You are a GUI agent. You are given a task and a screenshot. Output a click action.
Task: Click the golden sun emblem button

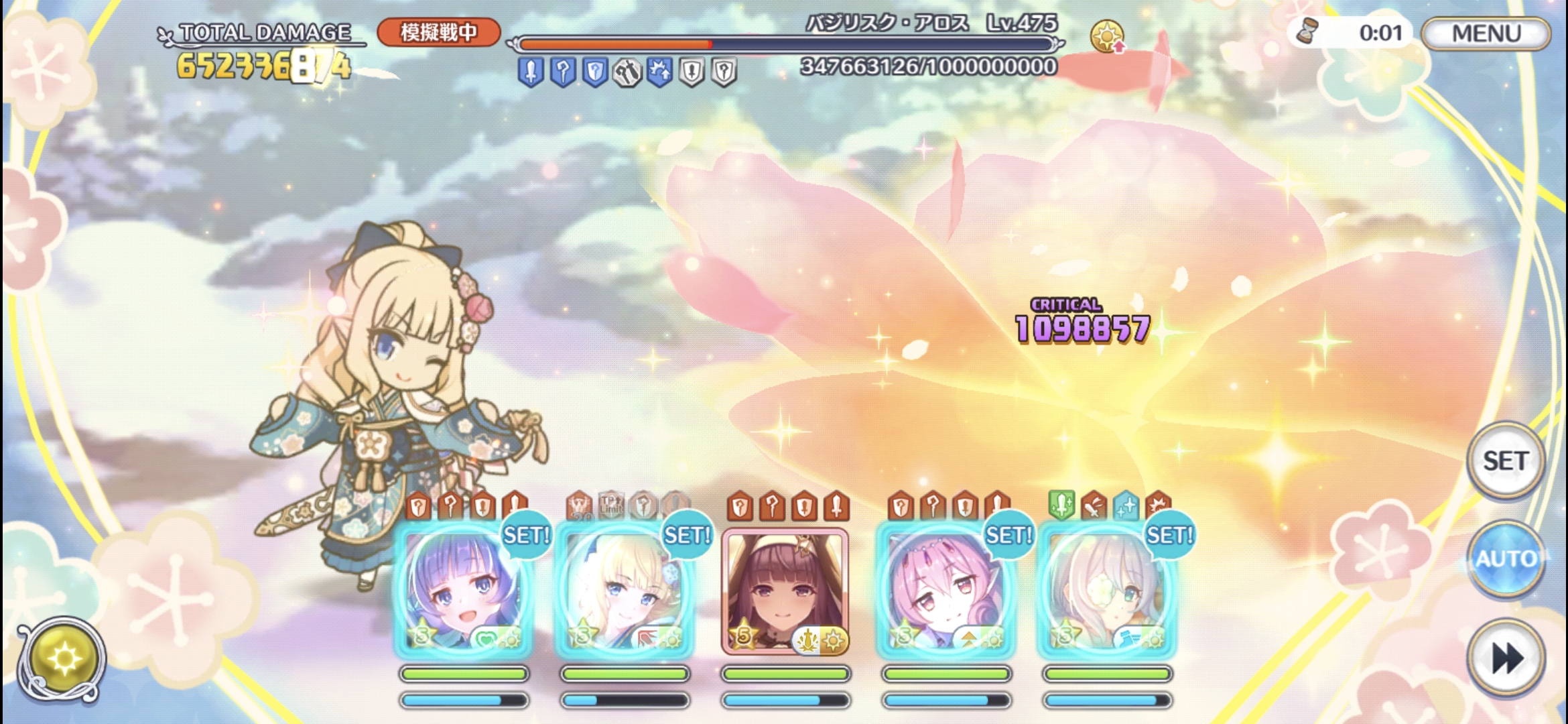tap(62, 660)
